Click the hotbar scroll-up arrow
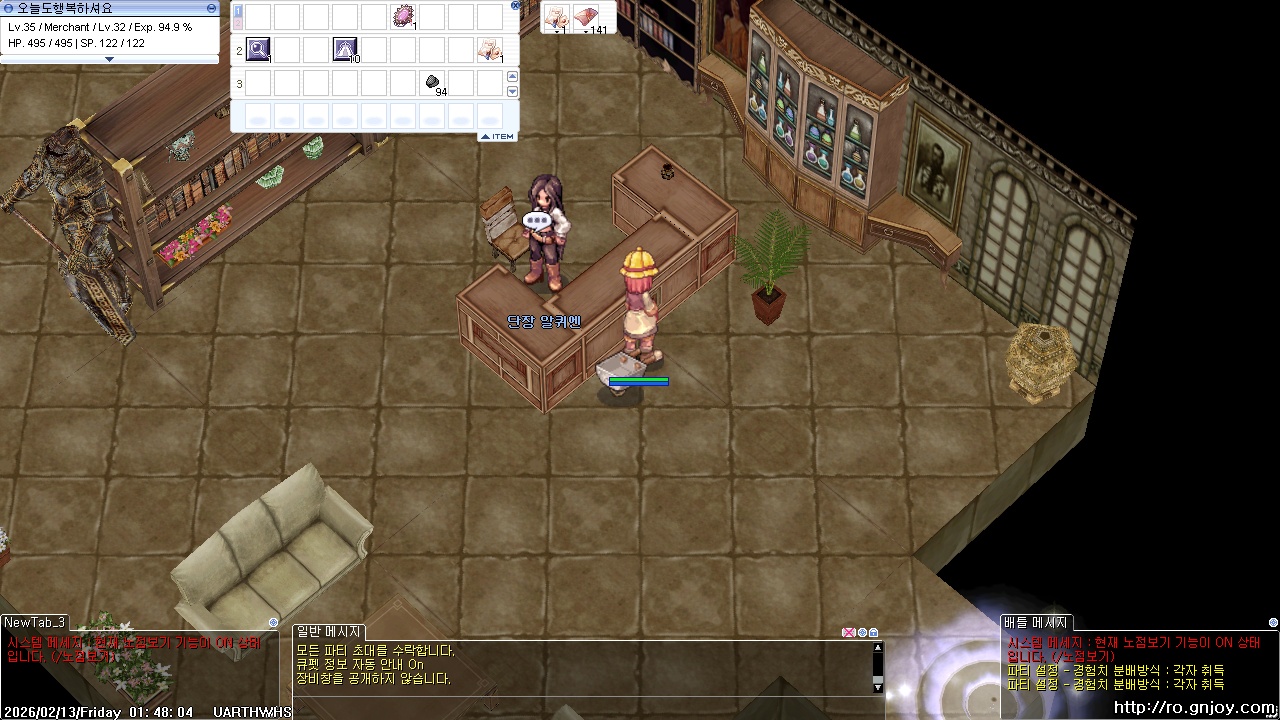The height and width of the screenshot is (720, 1280). [x=513, y=76]
